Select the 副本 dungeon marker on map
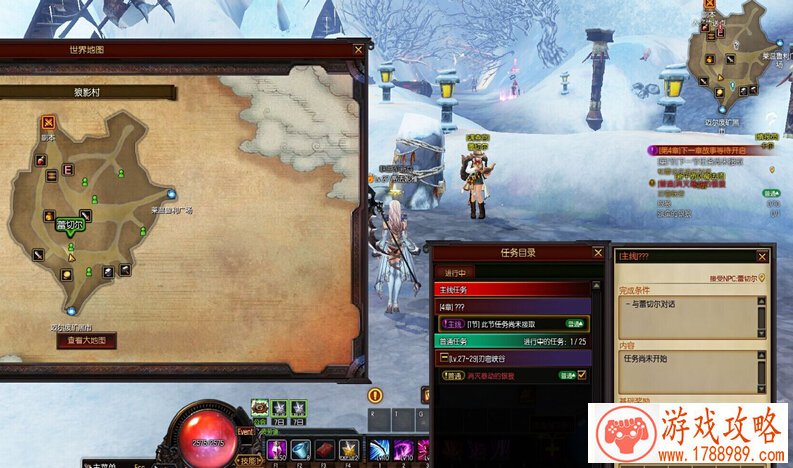793x468 pixels. click(48, 123)
